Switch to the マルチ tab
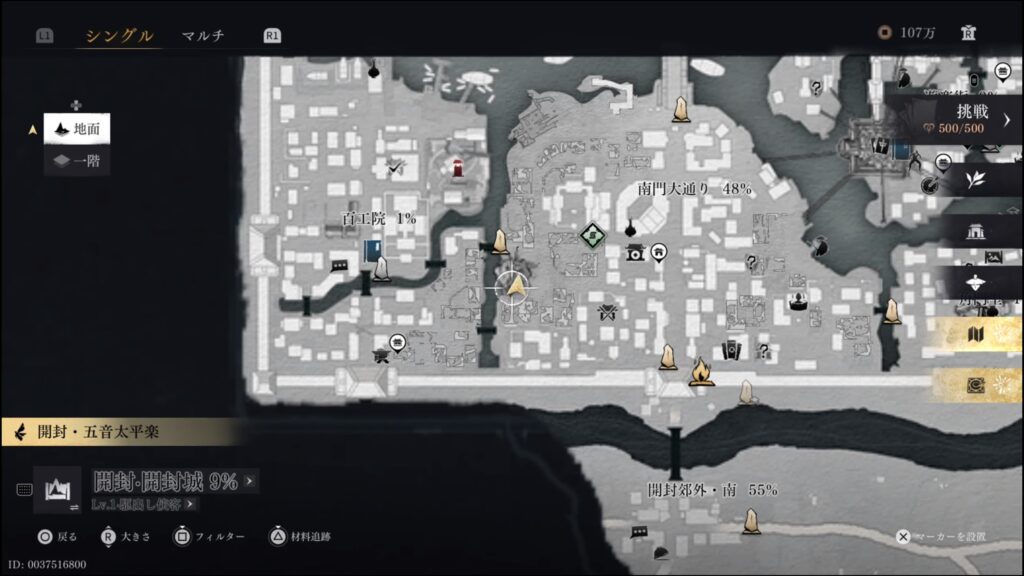The width and height of the screenshot is (1024, 576). (203, 36)
